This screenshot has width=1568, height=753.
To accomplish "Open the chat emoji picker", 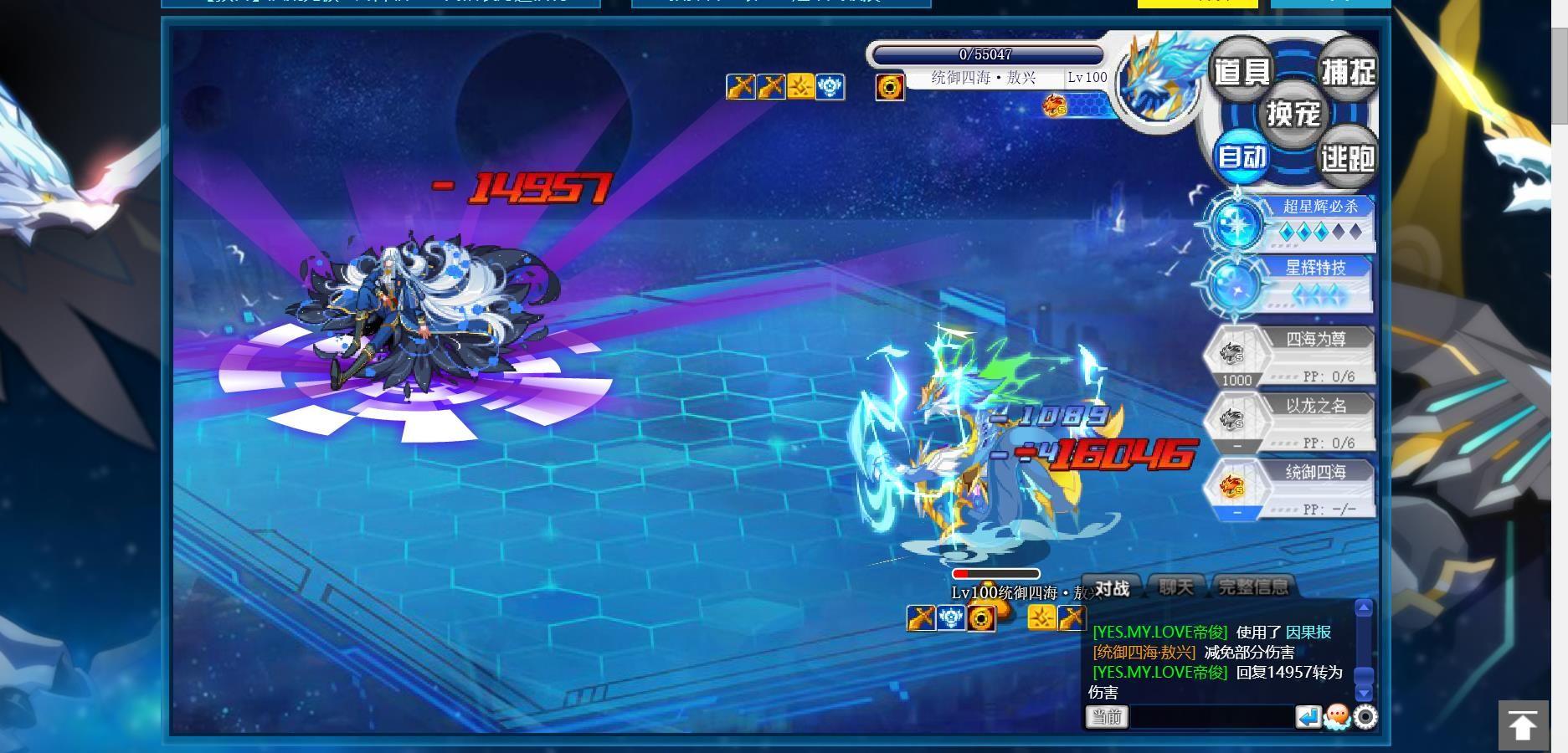I will click(1337, 717).
